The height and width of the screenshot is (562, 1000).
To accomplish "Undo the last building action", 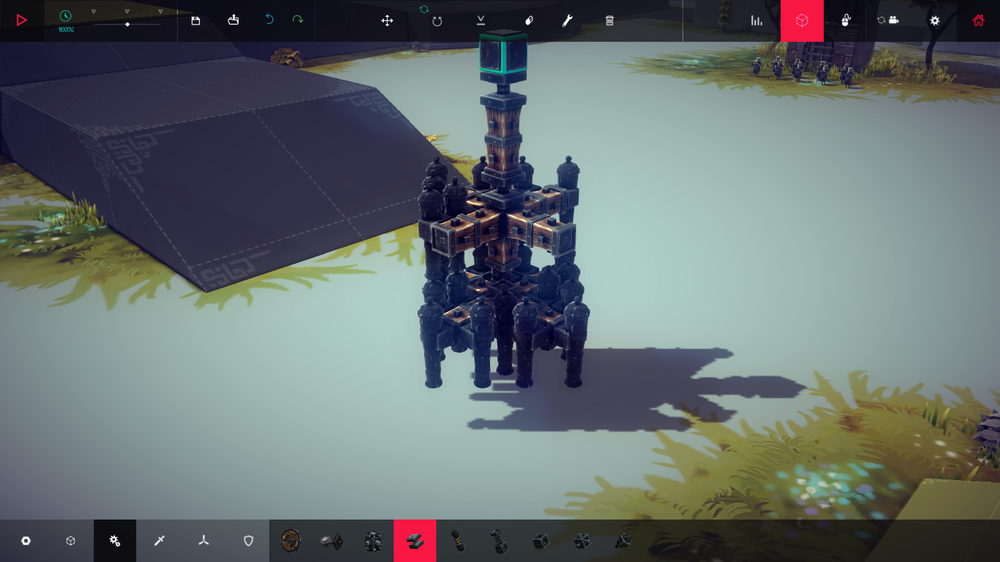I will pos(269,20).
